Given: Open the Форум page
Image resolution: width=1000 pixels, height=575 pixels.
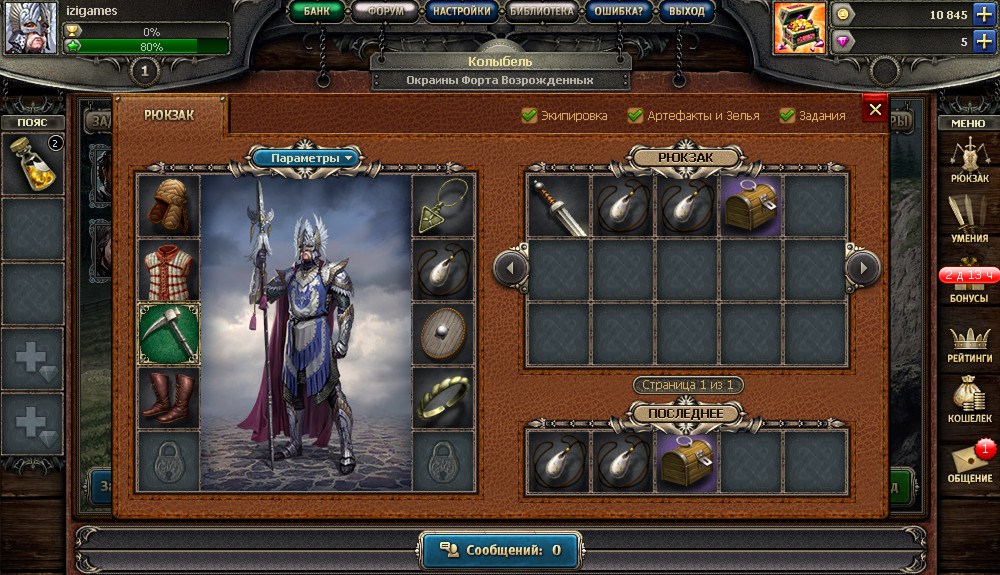Looking at the screenshot, I should (x=386, y=12).
